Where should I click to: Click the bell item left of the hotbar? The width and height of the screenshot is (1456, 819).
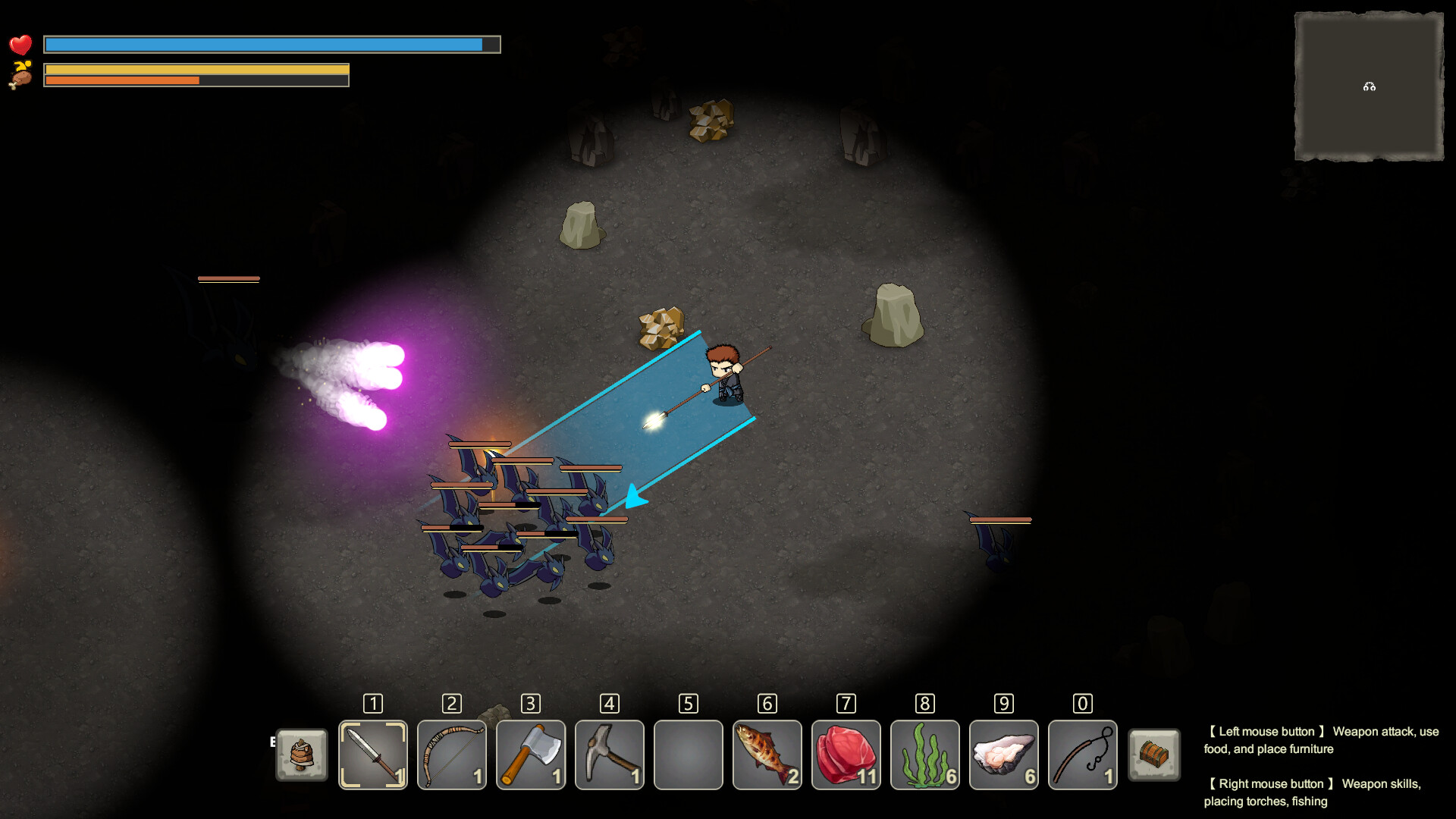[x=301, y=755]
